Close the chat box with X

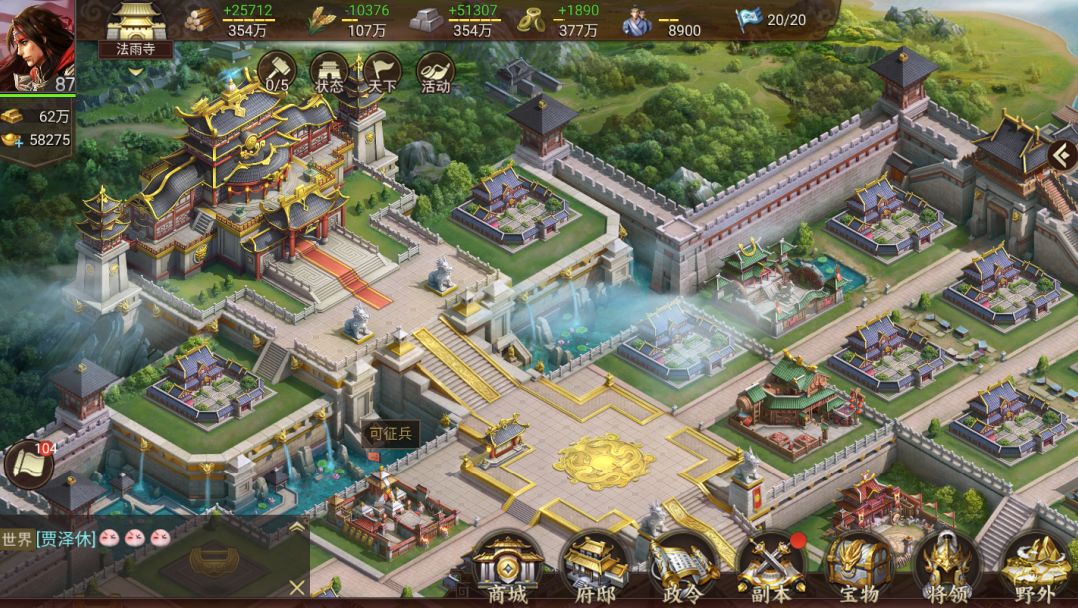tap(296, 587)
